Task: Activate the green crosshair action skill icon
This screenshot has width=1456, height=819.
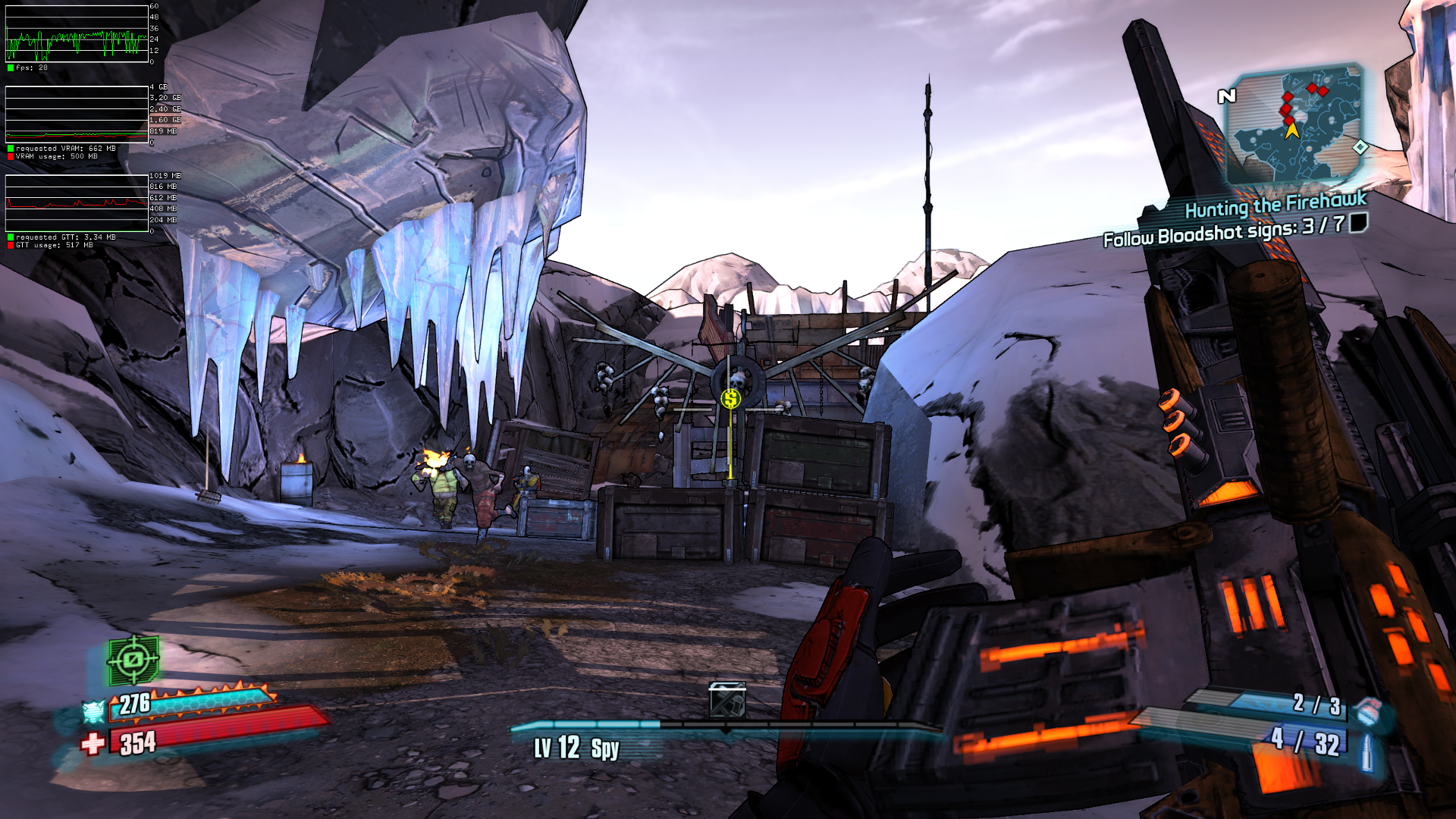Action: [133, 660]
